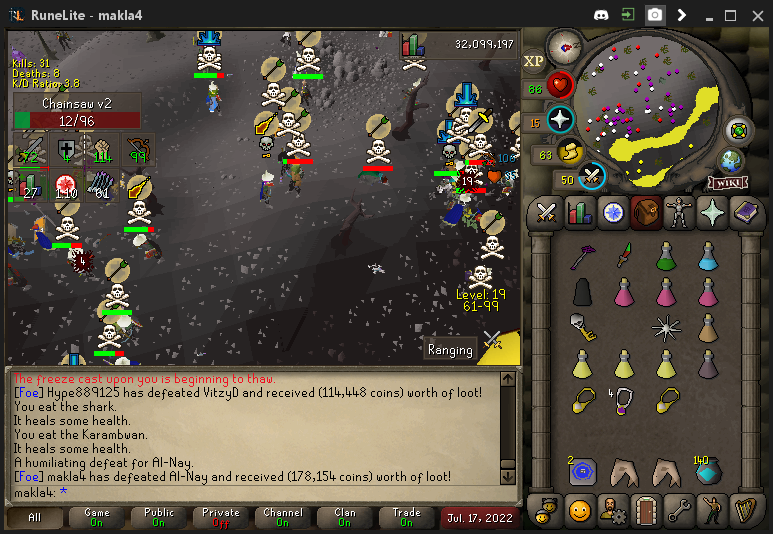Open the Worn Equipment tab
Image resolution: width=773 pixels, height=534 pixels.
pos(679,213)
